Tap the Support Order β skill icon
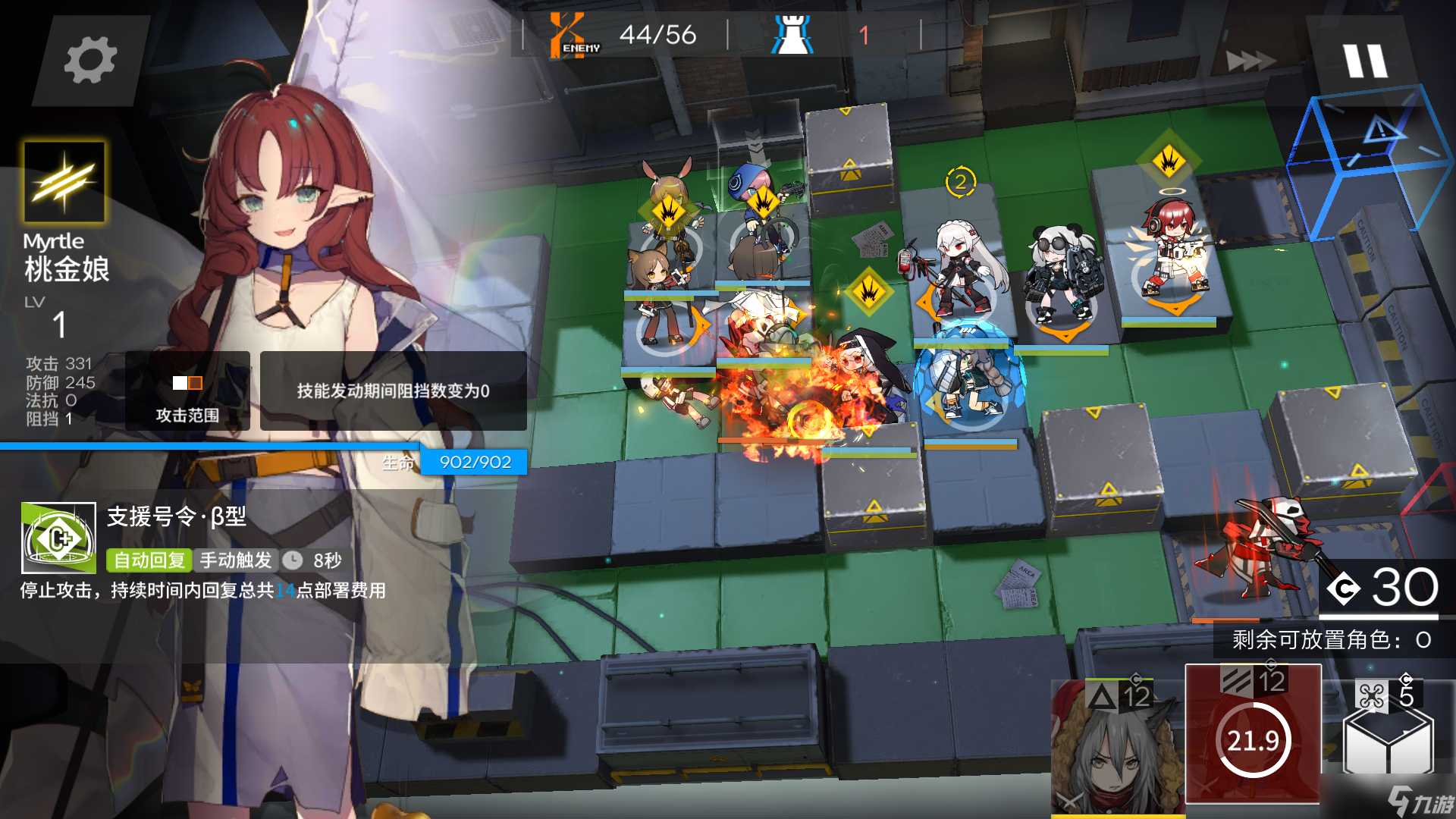1456x819 pixels. pyautogui.click(x=59, y=538)
